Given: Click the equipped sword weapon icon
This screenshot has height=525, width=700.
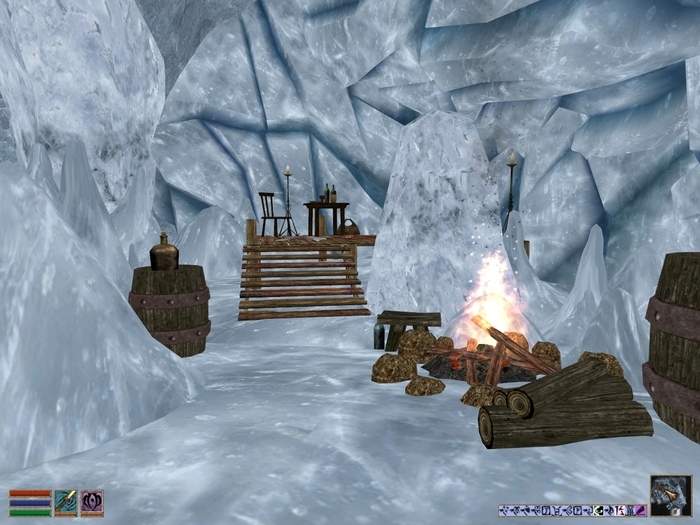Looking at the screenshot, I should (66, 502).
